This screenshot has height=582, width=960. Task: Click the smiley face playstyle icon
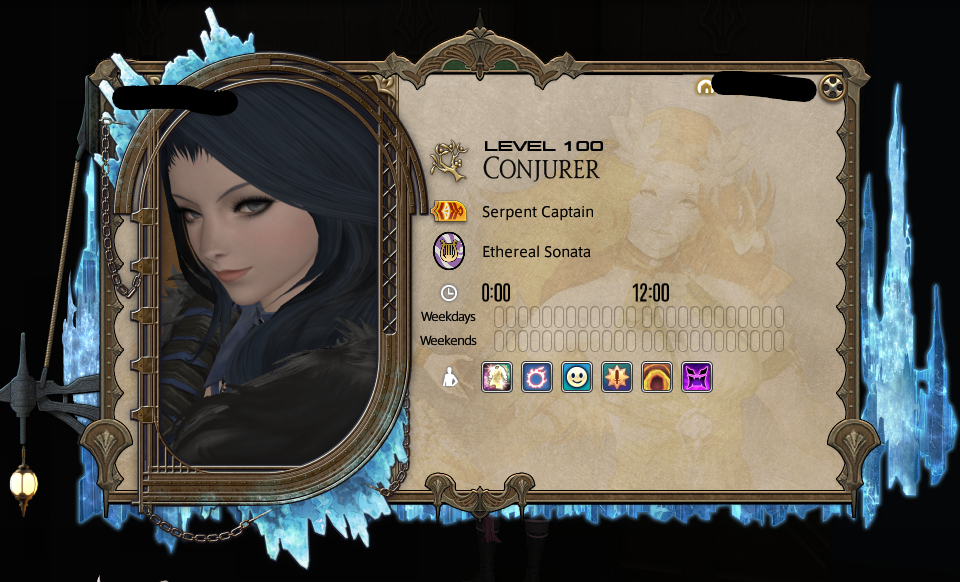[577, 377]
